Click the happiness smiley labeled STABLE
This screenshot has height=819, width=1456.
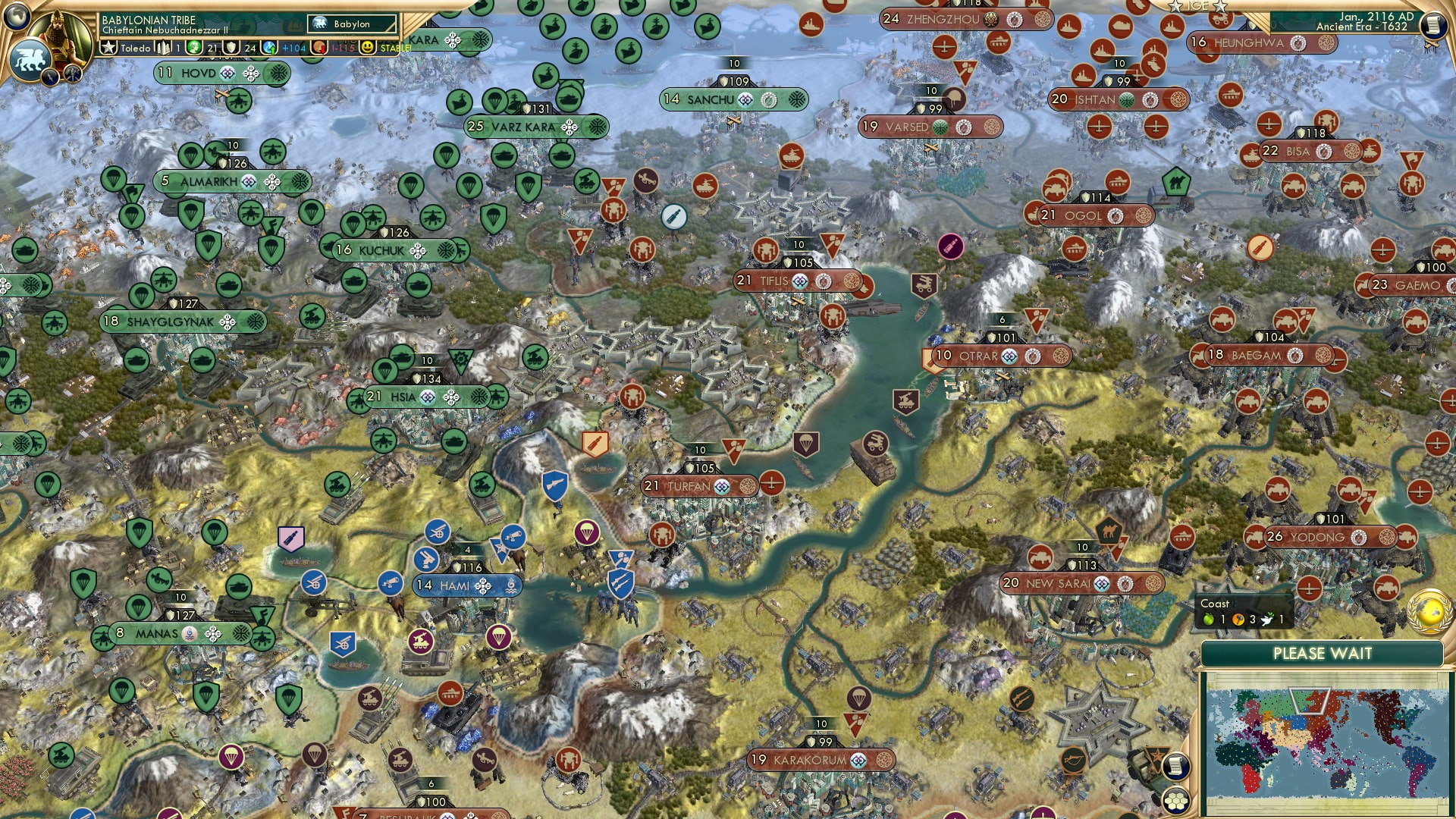(367, 49)
